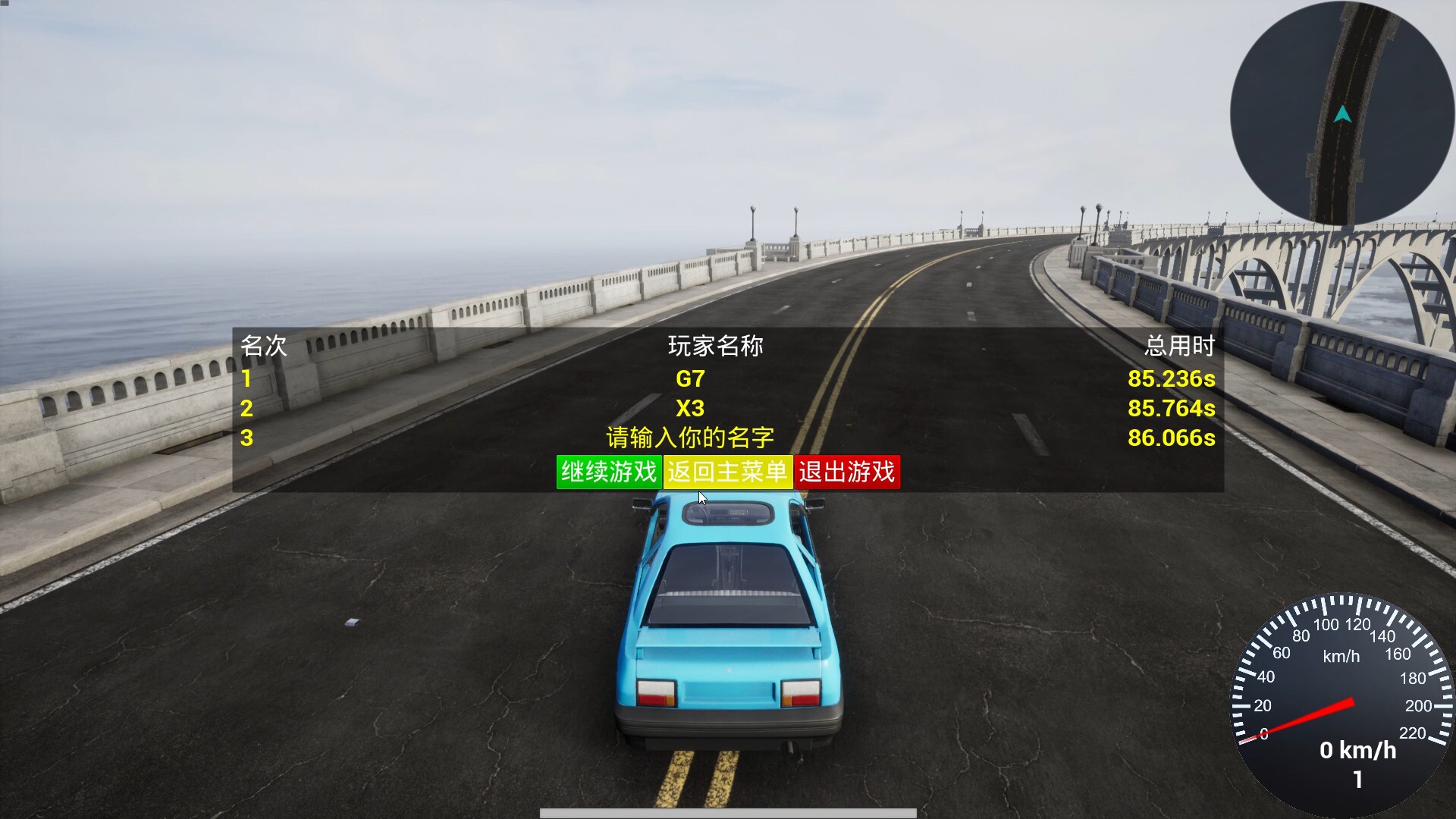Click the time 86.066s in third row
Viewport: 1456px width, 819px height.
click(x=1172, y=438)
